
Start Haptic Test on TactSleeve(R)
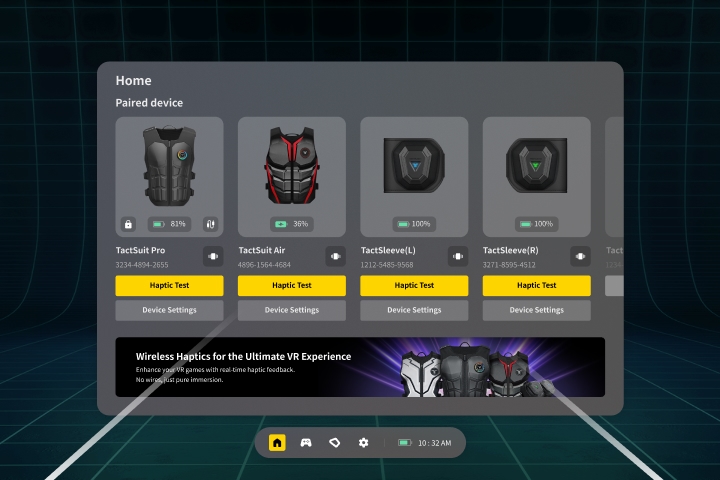point(536,285)
